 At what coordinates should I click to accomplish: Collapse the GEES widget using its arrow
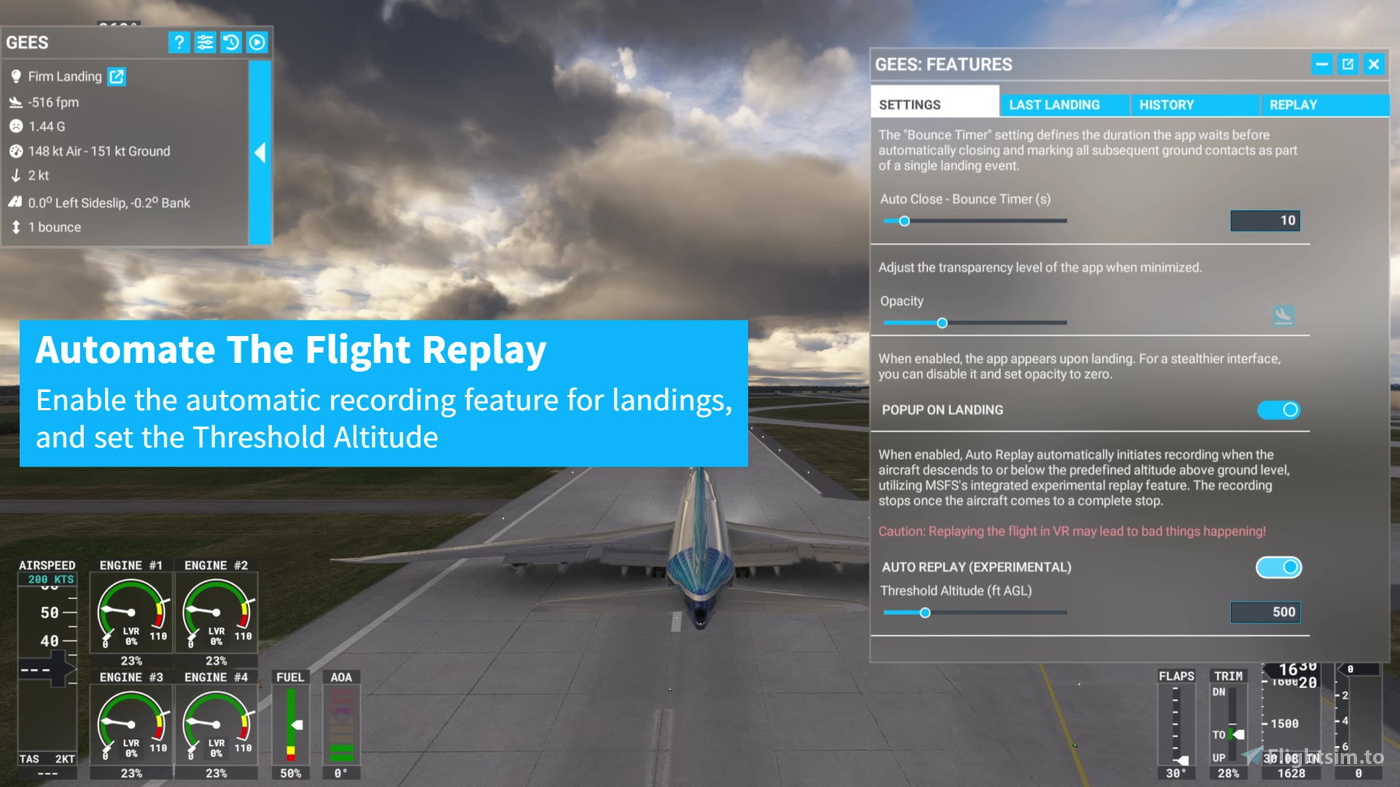(x=260, y=152)
